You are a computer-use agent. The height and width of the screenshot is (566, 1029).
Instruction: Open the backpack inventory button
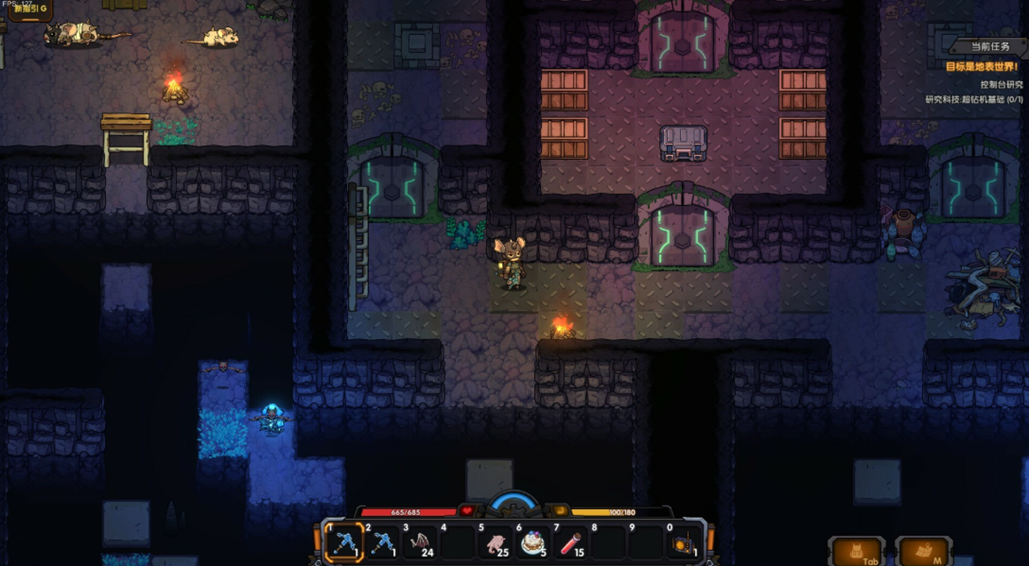click(857, 552)
